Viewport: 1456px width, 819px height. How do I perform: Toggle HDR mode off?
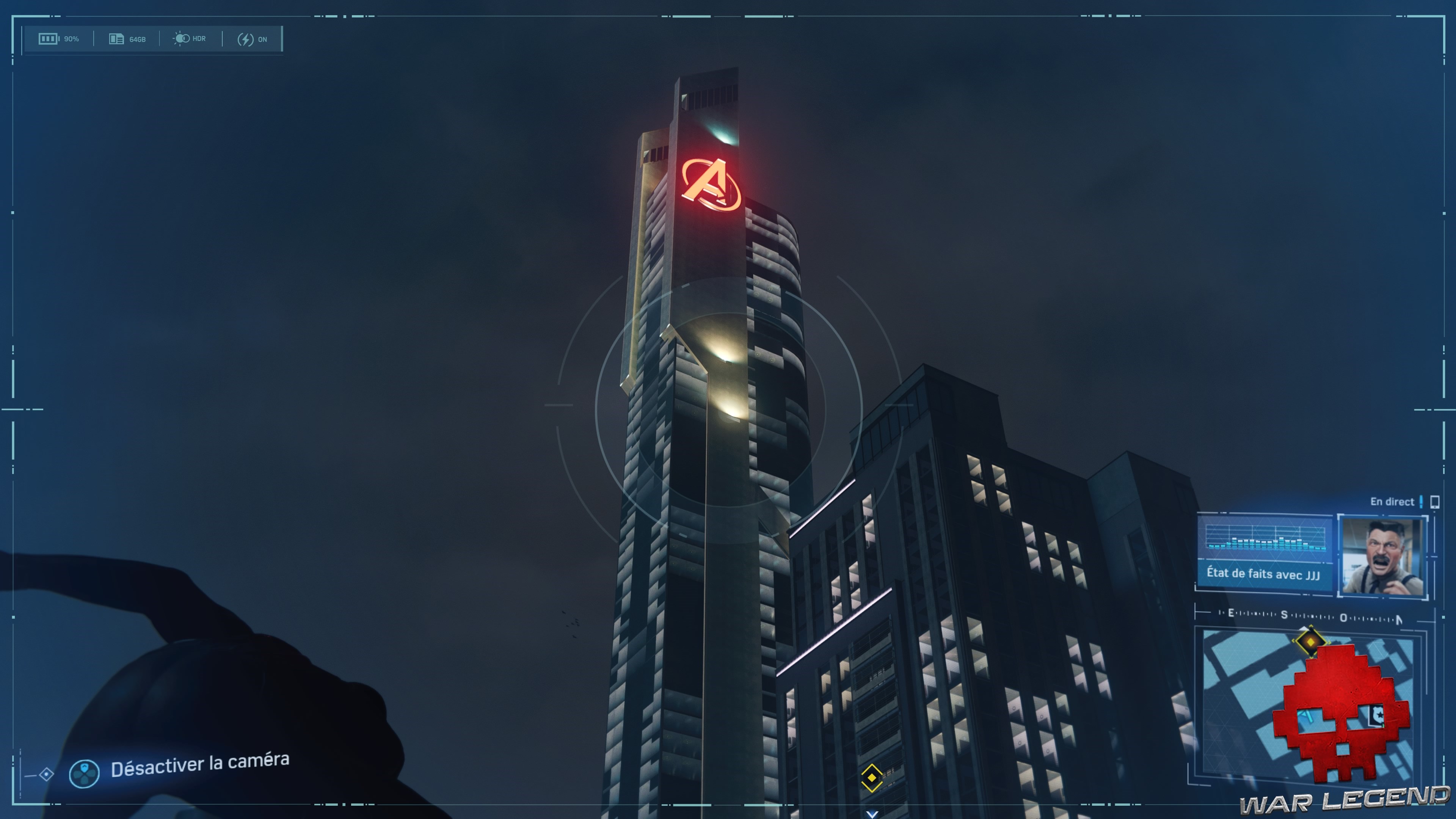point(189,38)
